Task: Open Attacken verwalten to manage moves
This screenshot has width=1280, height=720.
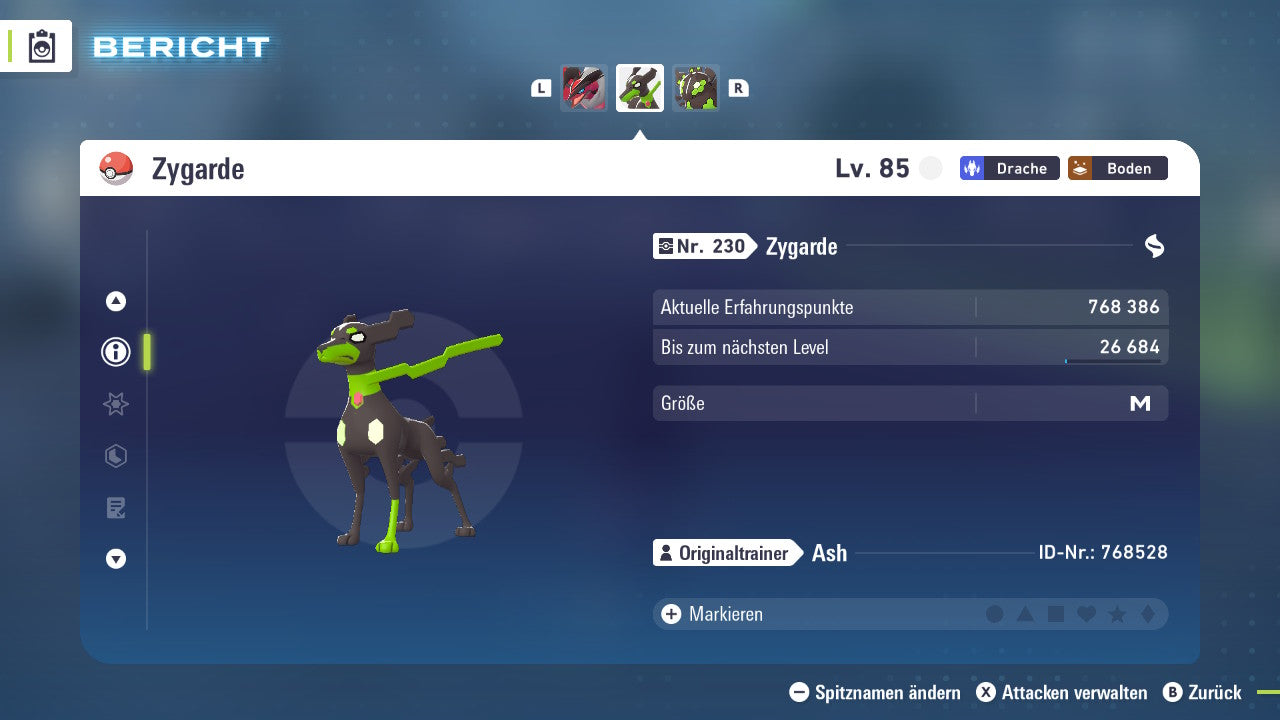Action: 1065,692
